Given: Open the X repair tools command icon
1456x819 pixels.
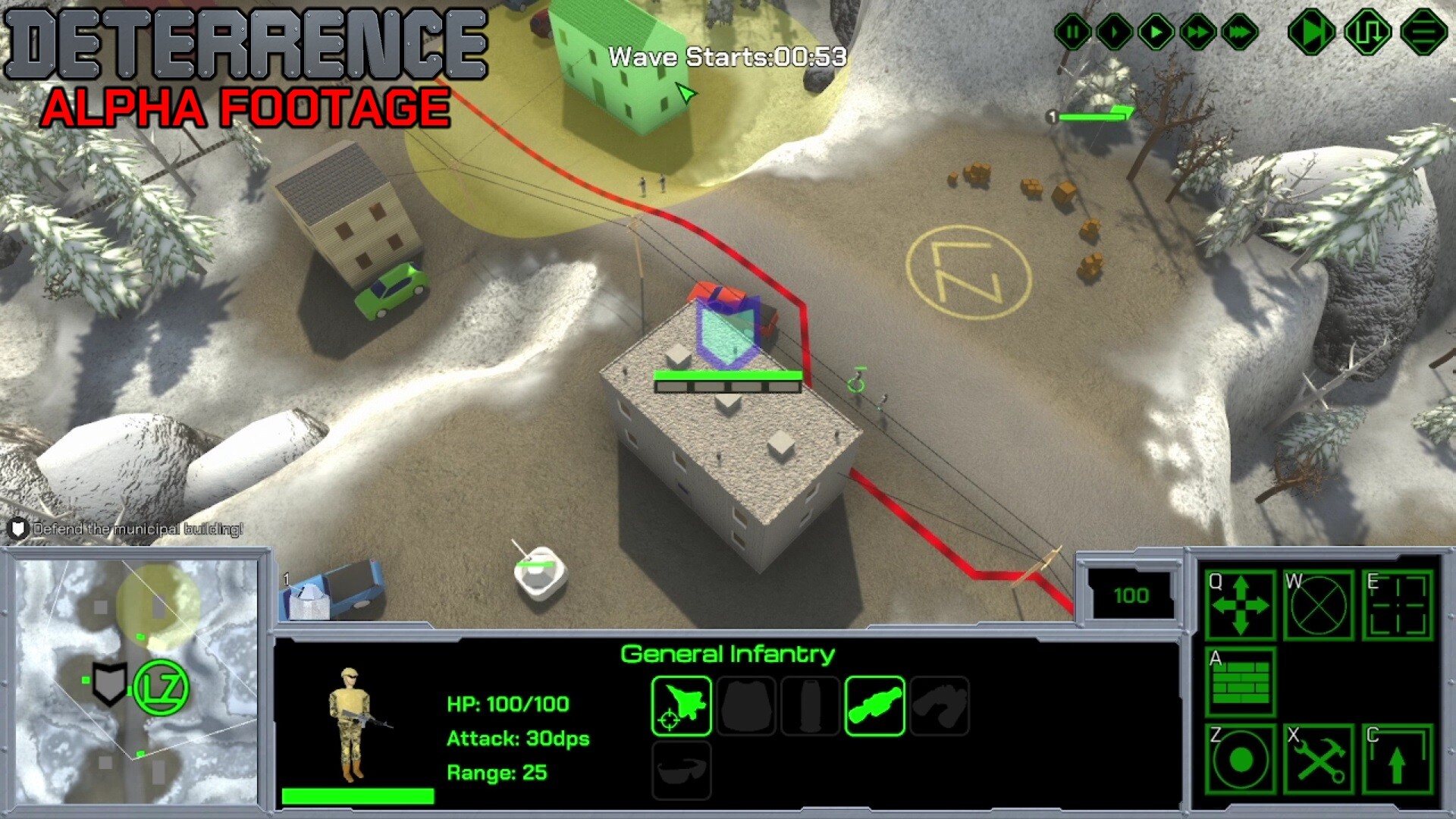Looking at the screenshot, I should 1319,758.
